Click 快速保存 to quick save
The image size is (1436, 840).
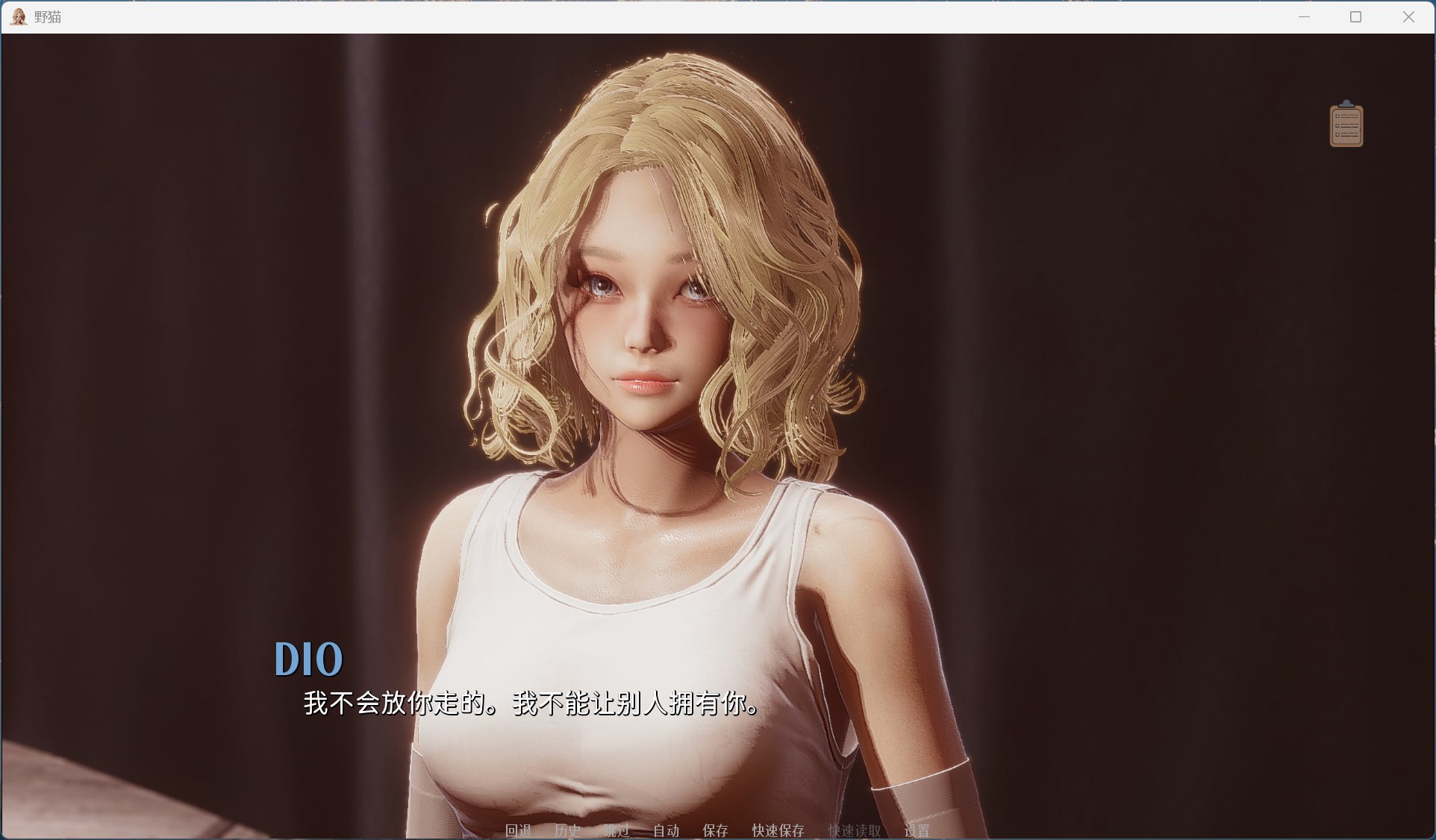(778, 830)
